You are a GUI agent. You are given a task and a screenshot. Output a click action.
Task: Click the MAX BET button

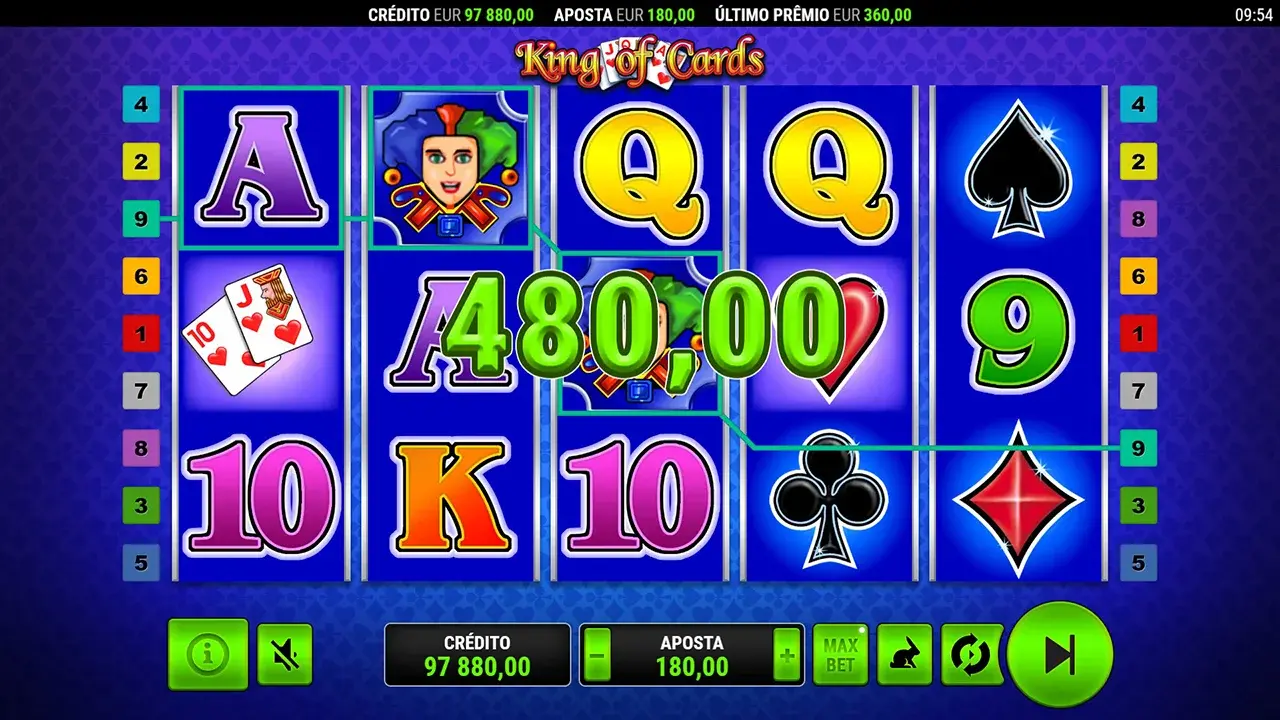tap(841, 654)
